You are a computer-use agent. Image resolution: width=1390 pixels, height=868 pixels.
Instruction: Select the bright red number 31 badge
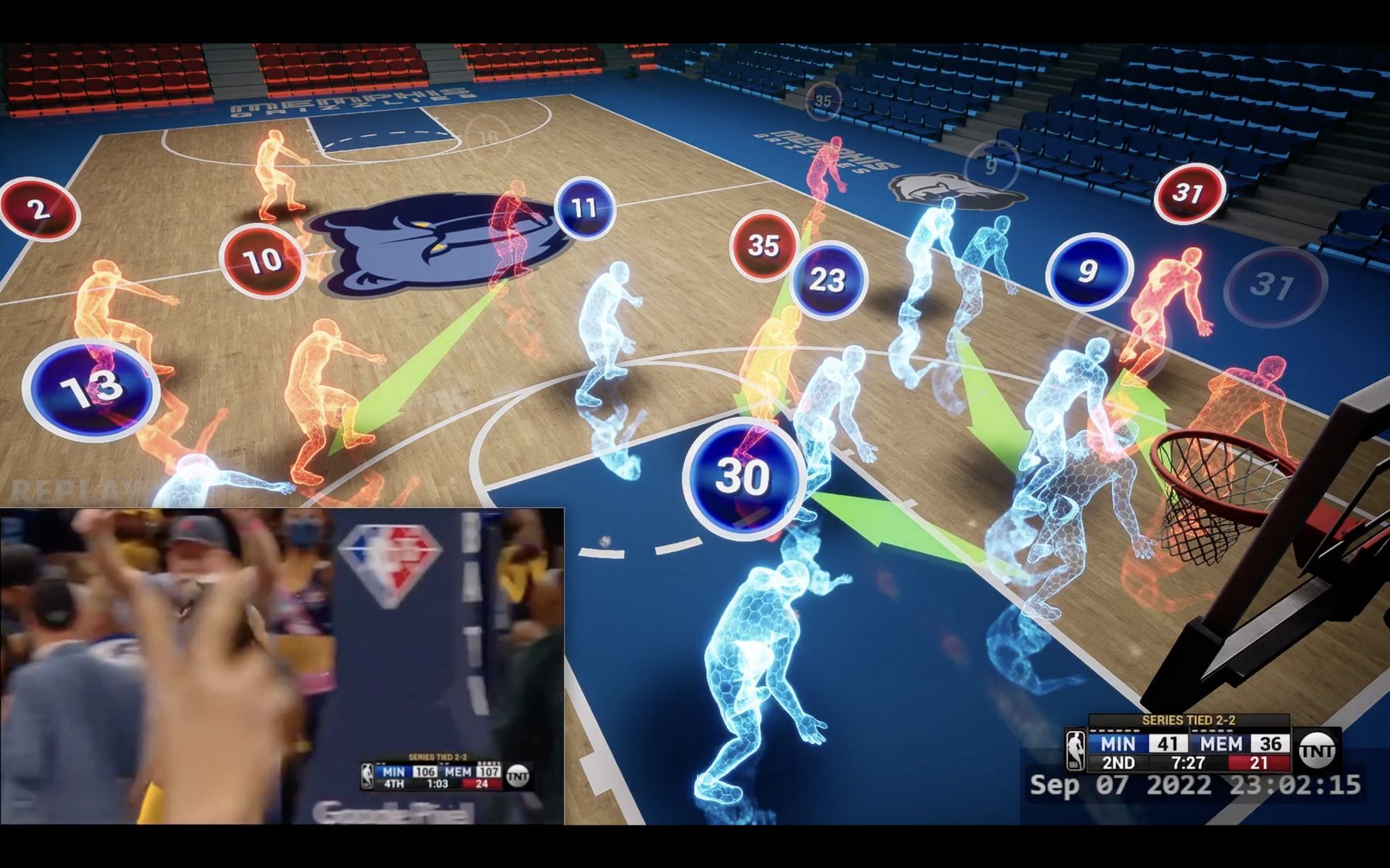click(x=1189, y=193)
